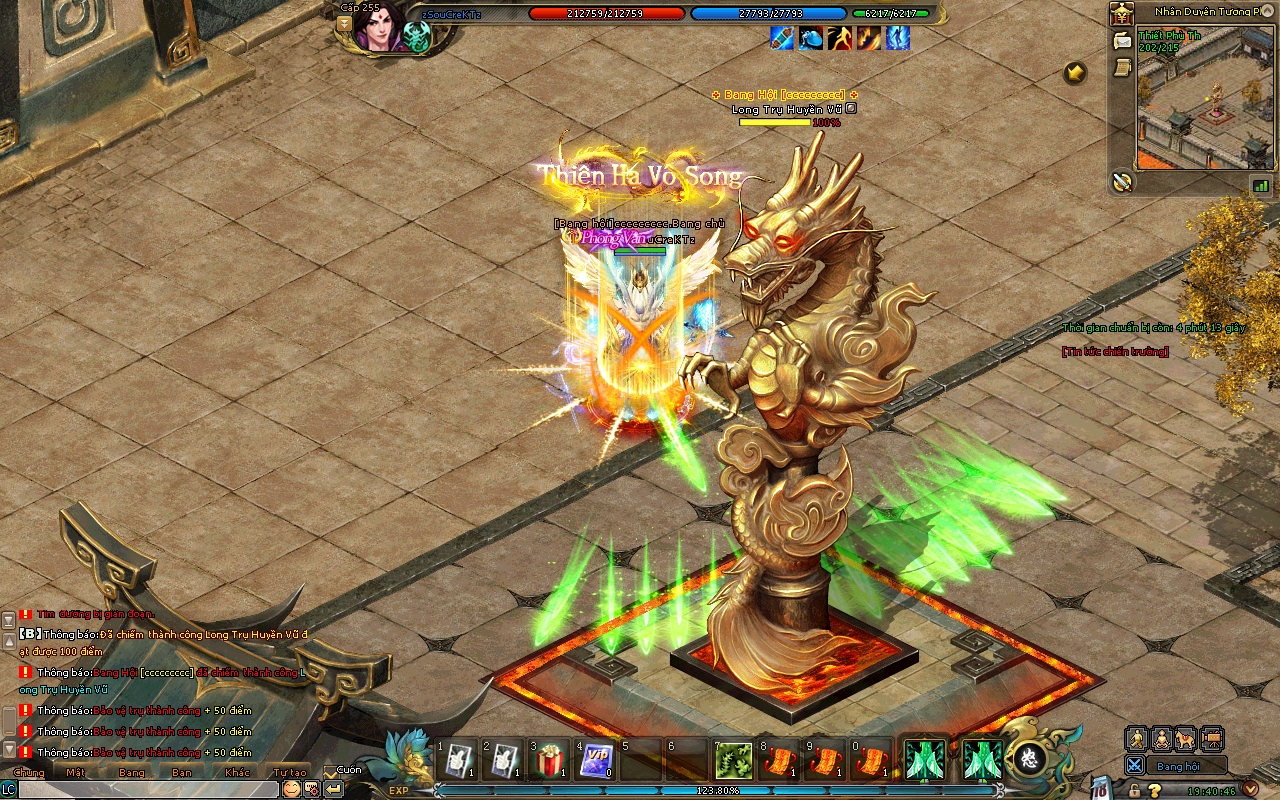This screenshot has height=800, width=1280.
Task: Open the yellow question mark help icon
Action: (1155, 790)
